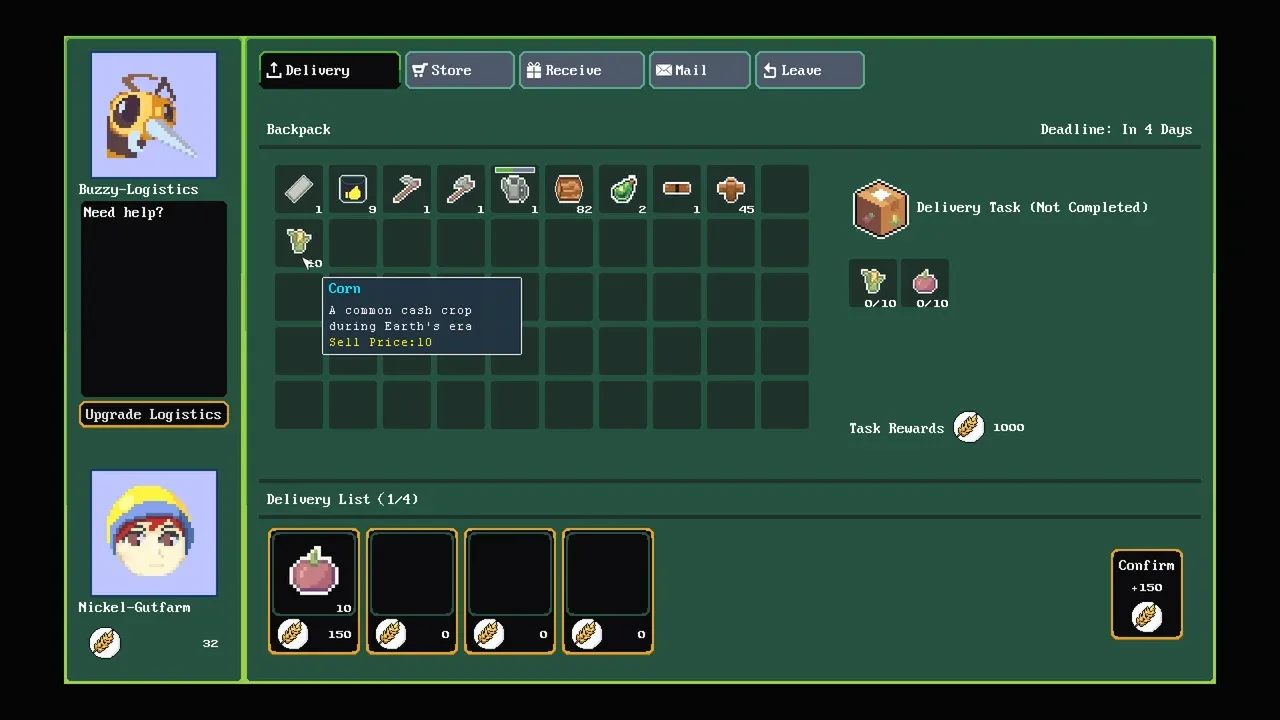Click the Upgrade Logistics button
Viewport: 1280px width, 720px height.
click(154, 414)
